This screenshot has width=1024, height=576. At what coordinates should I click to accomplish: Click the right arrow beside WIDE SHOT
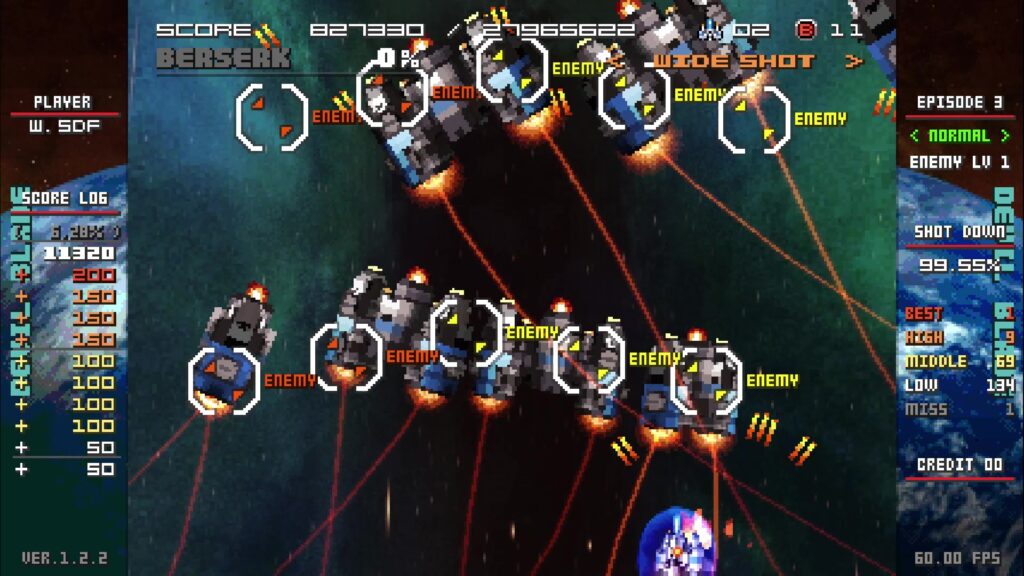click(853, 61)
